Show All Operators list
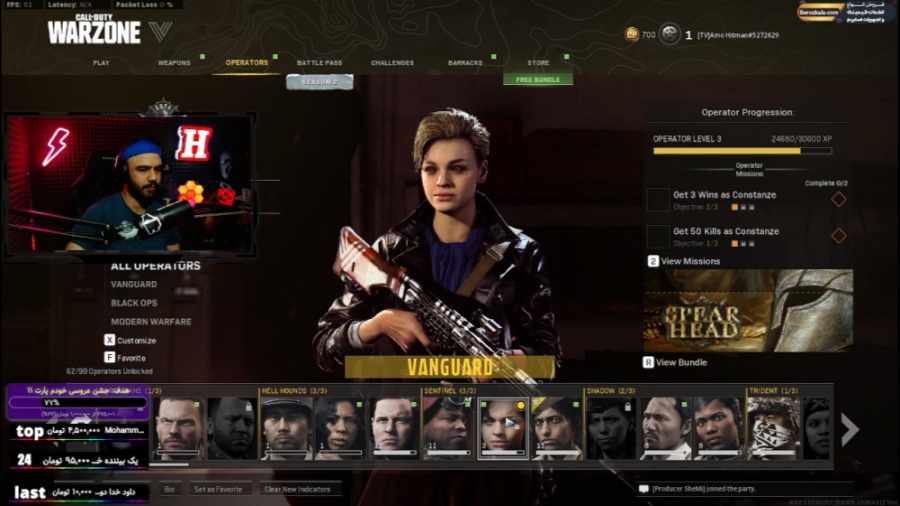The image size is (900, 506). [x=155, y=266]
